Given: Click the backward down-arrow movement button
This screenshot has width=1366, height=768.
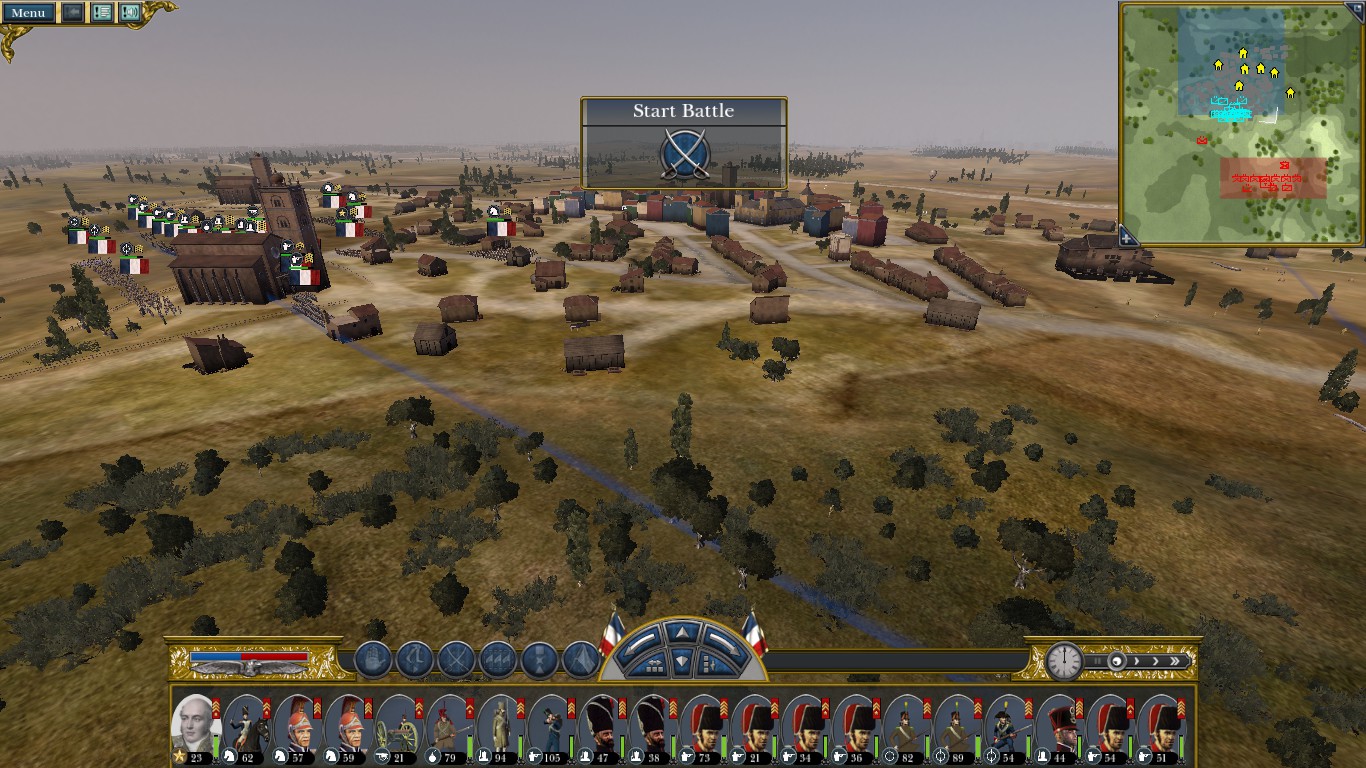Looking at the screenshot, I should click(x=681, y=660).
